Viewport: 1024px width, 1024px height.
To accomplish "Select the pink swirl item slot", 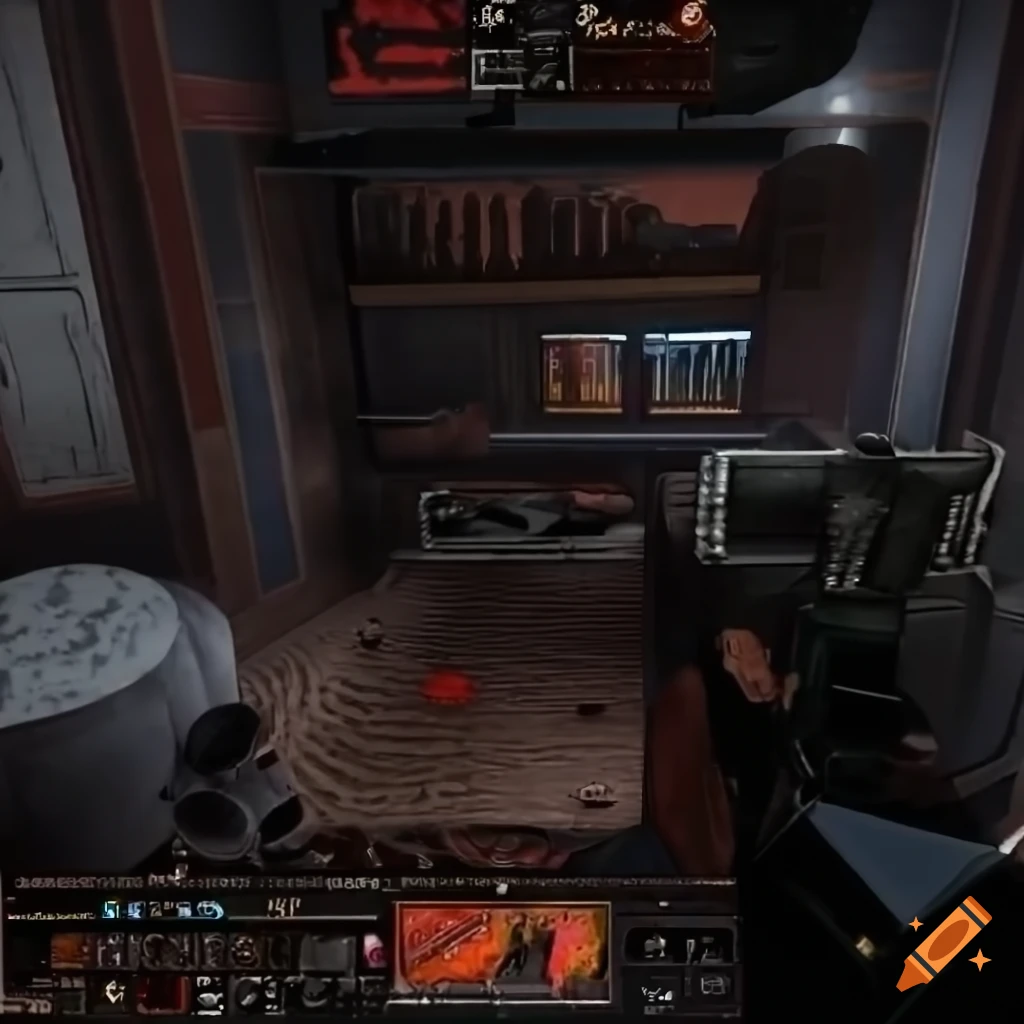I will 374,950.
